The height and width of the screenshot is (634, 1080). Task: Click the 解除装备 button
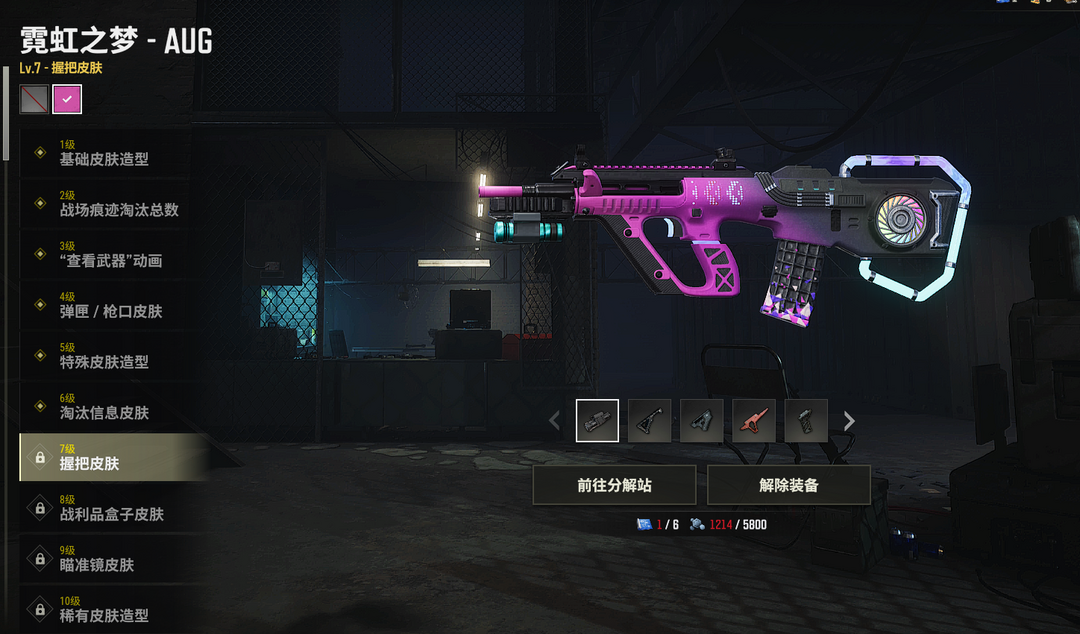[x=789, y=485]
